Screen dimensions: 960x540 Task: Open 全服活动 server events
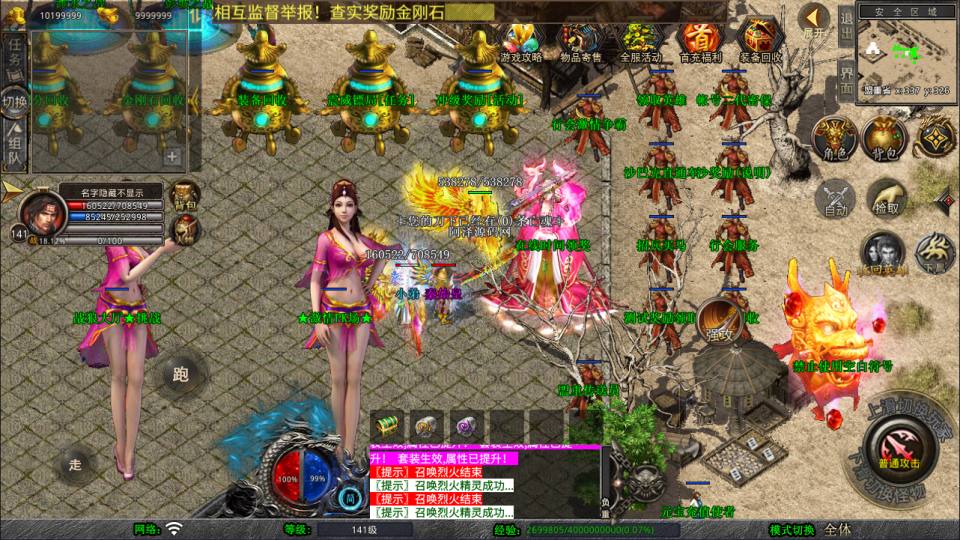point(641,42)
